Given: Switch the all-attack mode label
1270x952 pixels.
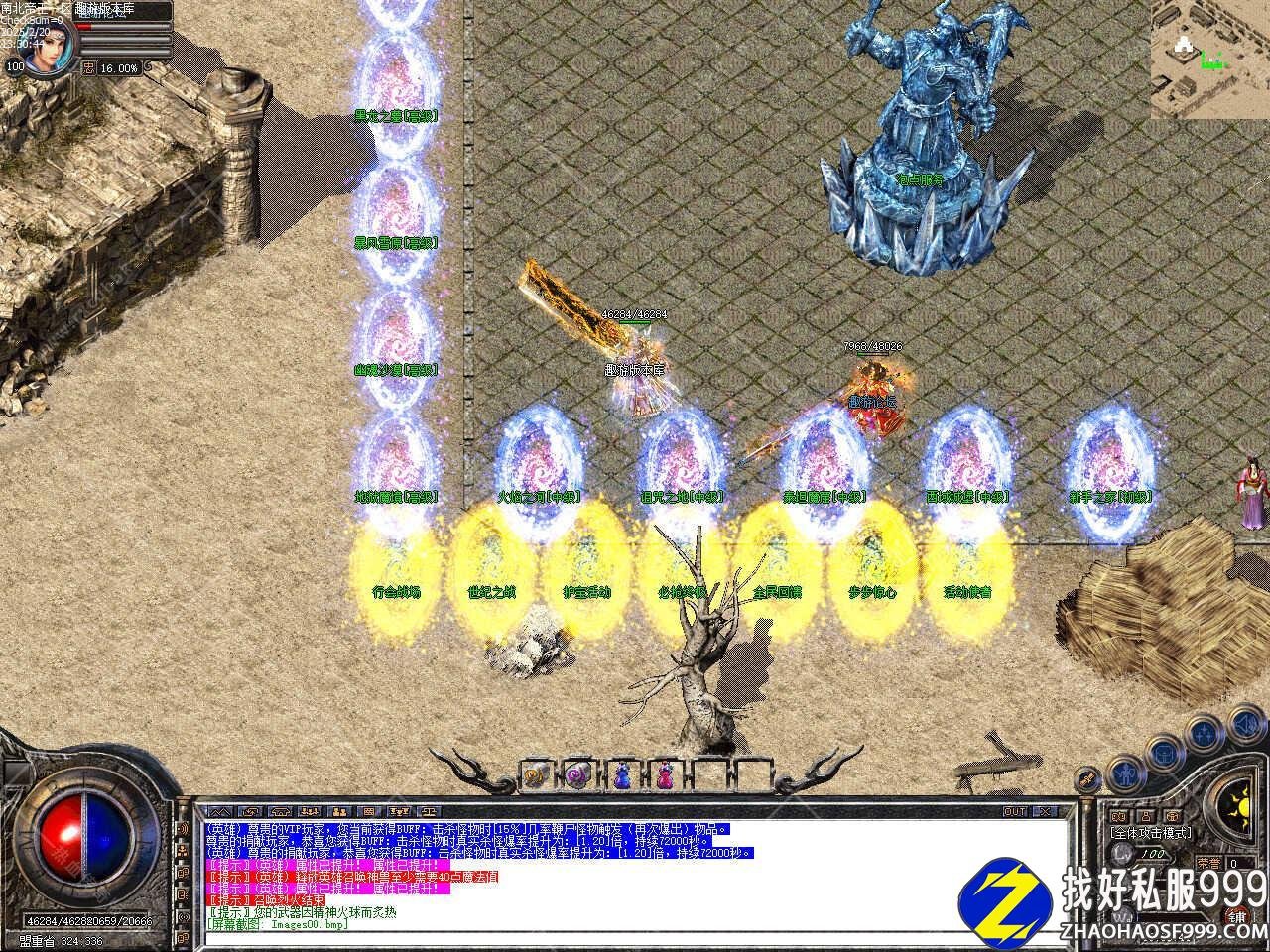Looking at the screenshot, I should [1151, 833].
